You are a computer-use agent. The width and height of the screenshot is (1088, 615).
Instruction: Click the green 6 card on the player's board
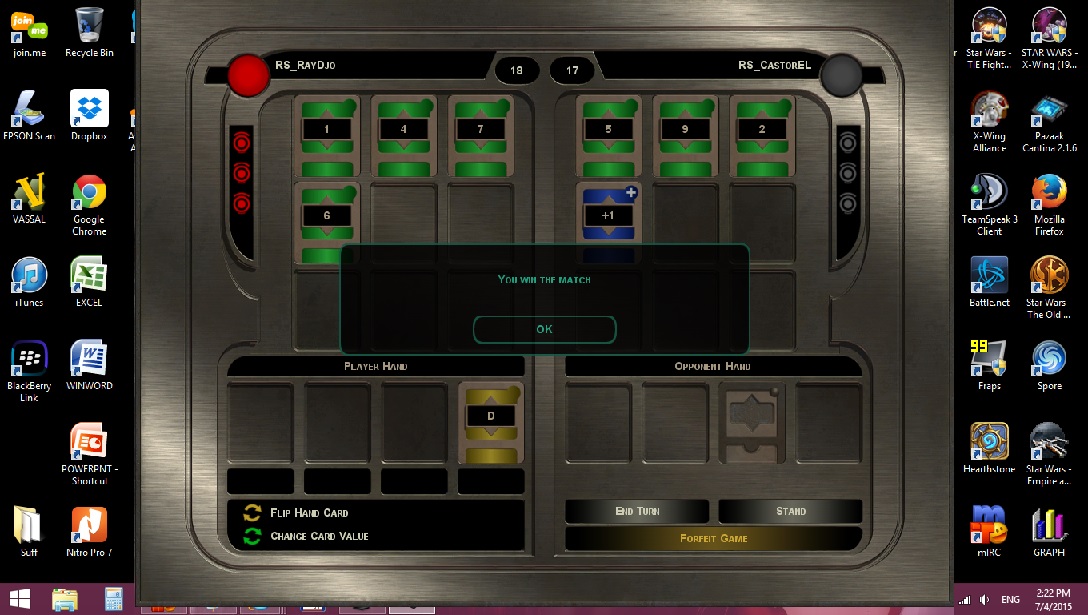tap(326, 216)
